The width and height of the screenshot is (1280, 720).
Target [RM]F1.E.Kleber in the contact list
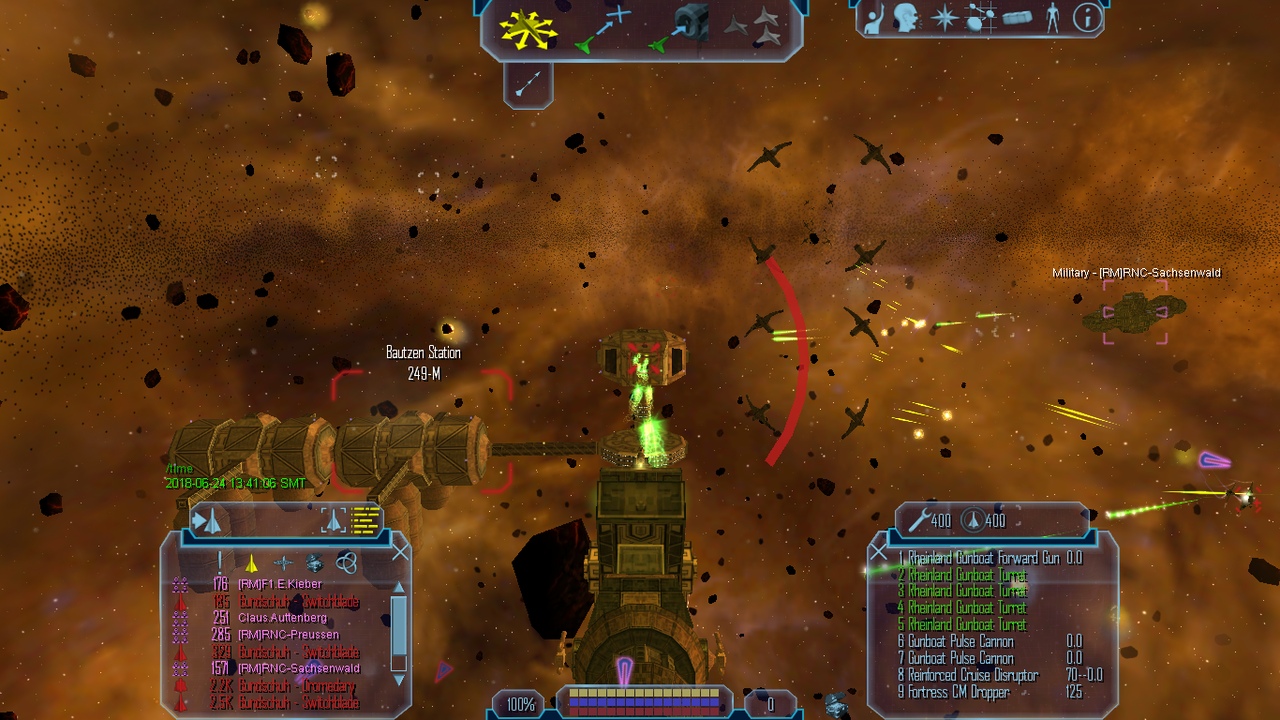tap(280, 584)
